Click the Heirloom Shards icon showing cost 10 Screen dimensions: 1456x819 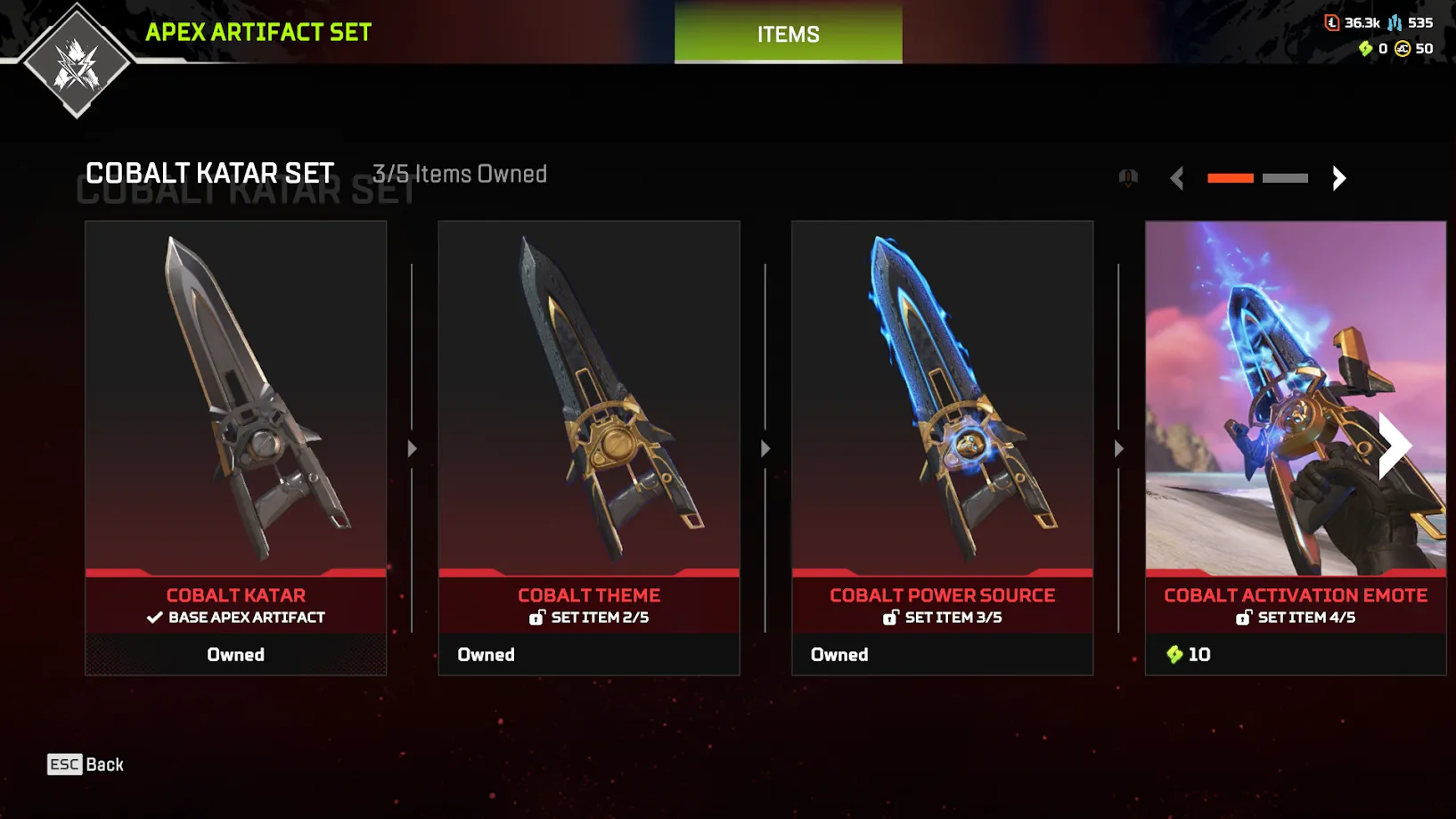[1174, 654]
